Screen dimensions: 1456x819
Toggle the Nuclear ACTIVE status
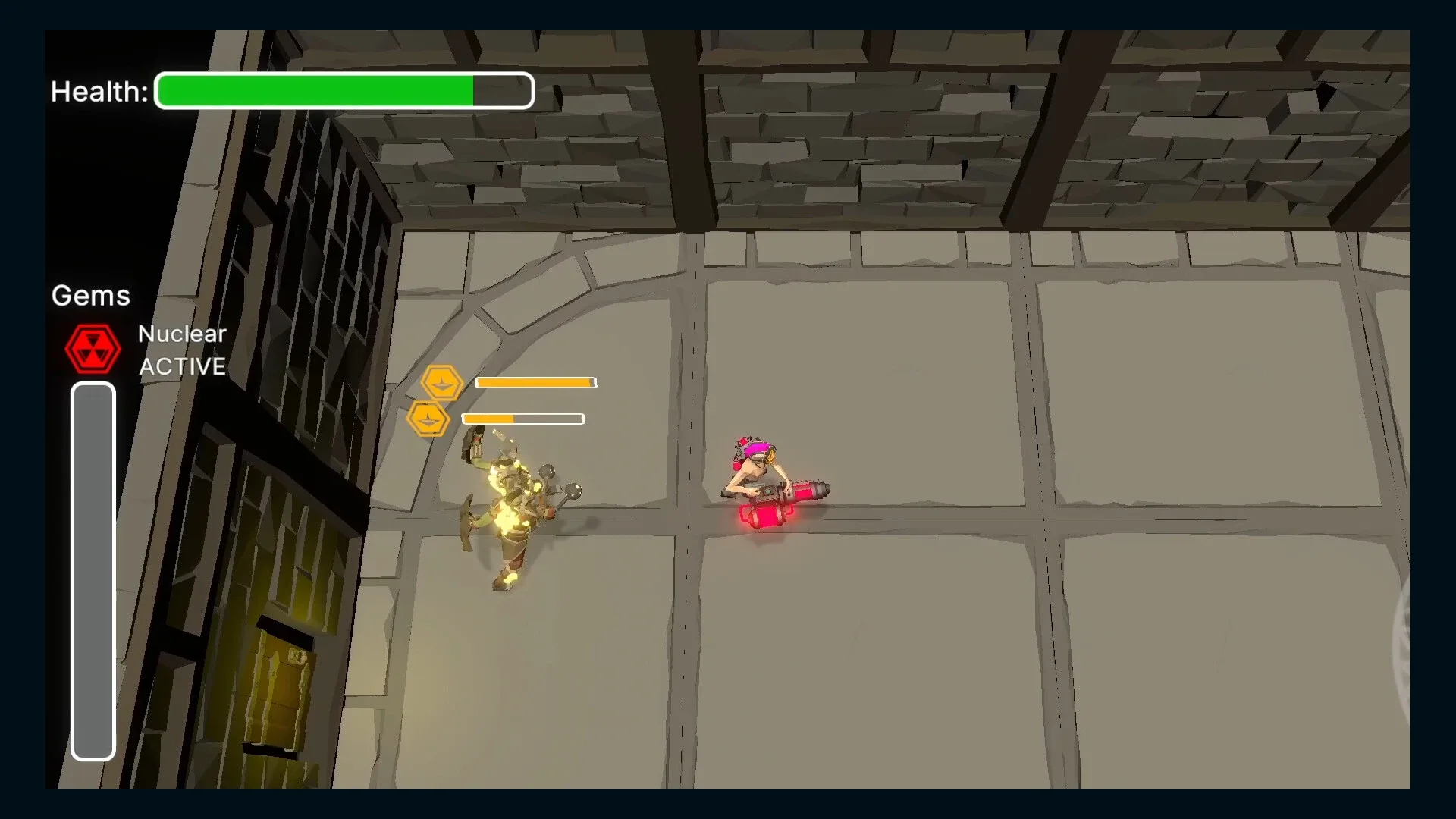pyautogui.click(x=182, y=366)
